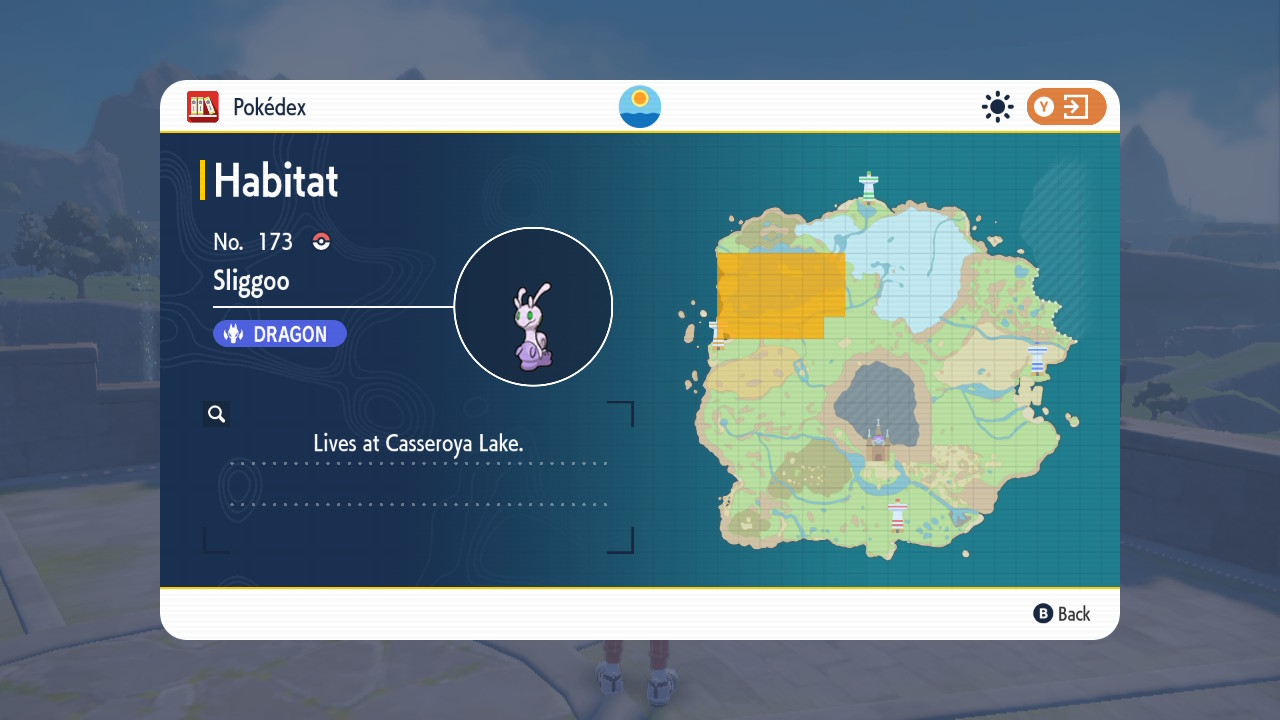Select the sun brightness icon near top right
This screenshot has width=1280, height=720.
tap(997, 107)
